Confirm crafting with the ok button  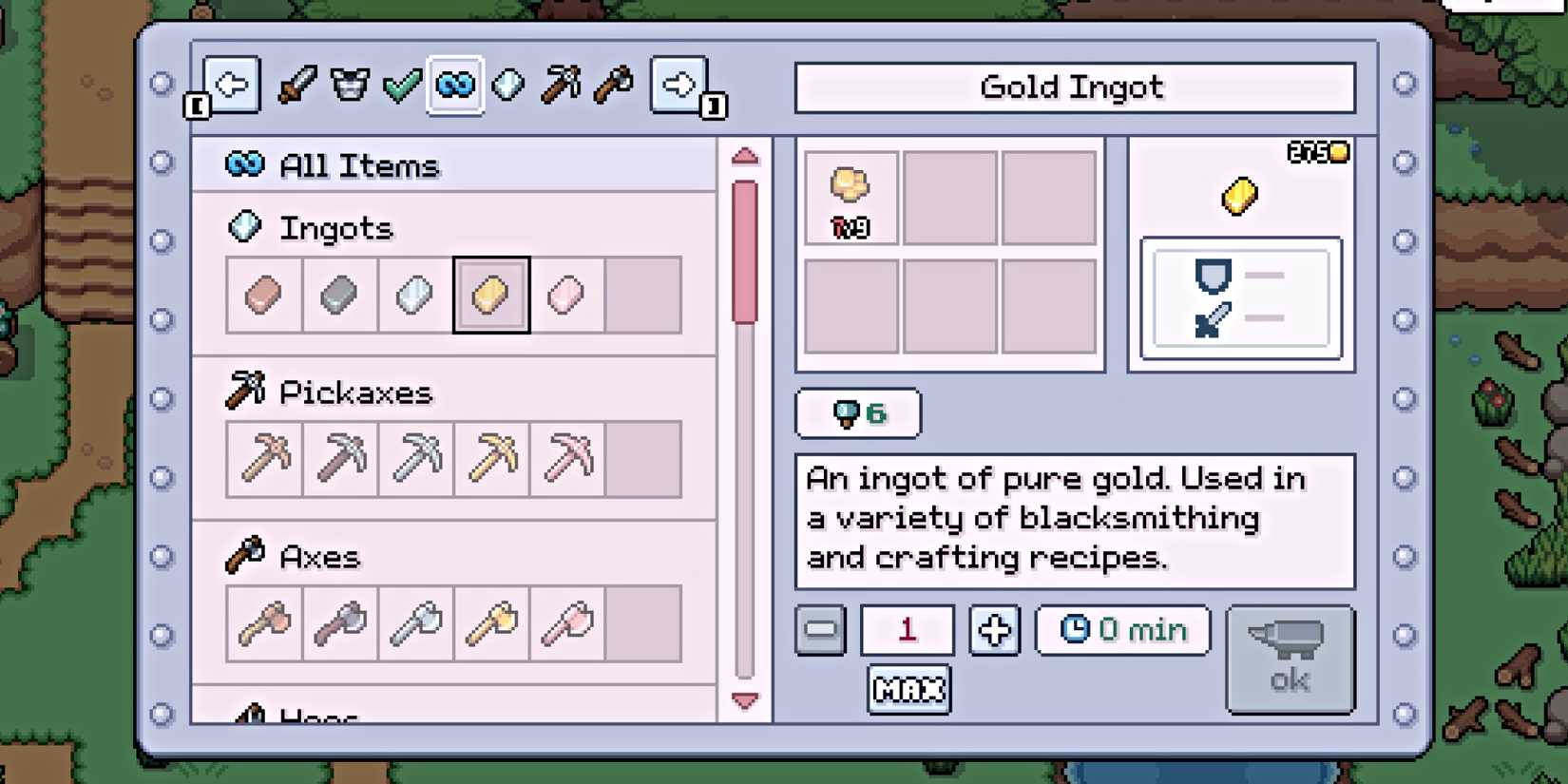[1290, 659]
